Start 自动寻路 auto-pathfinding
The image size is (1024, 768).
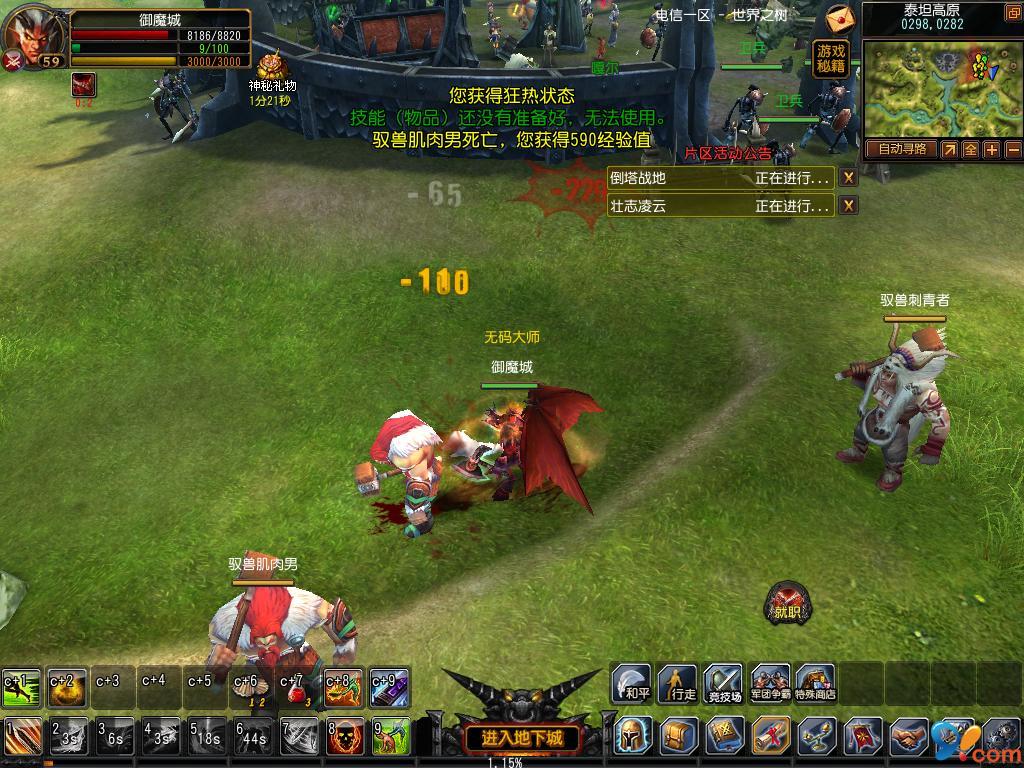901,149
